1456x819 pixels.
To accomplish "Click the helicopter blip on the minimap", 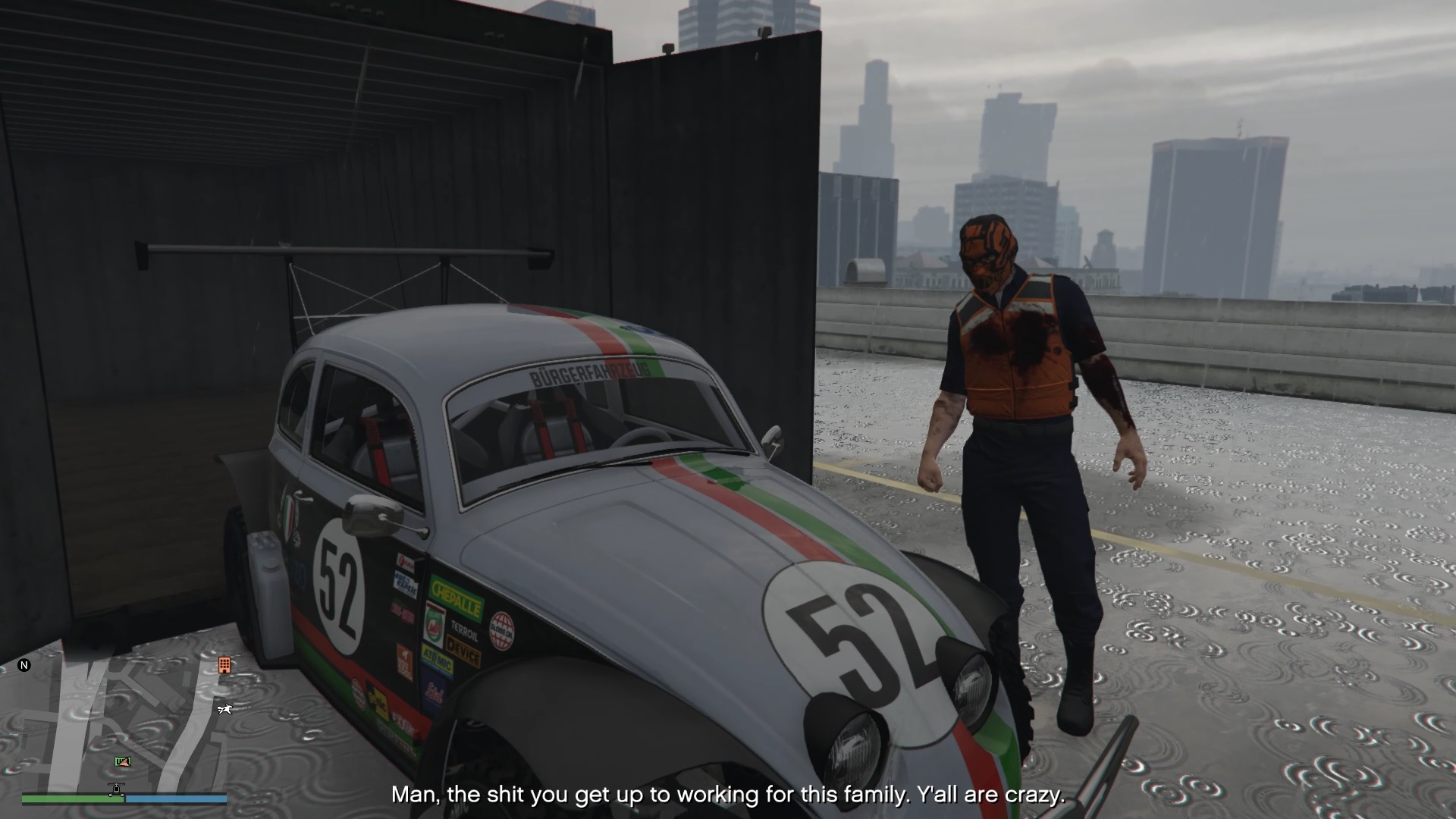I will pos(116,789).
